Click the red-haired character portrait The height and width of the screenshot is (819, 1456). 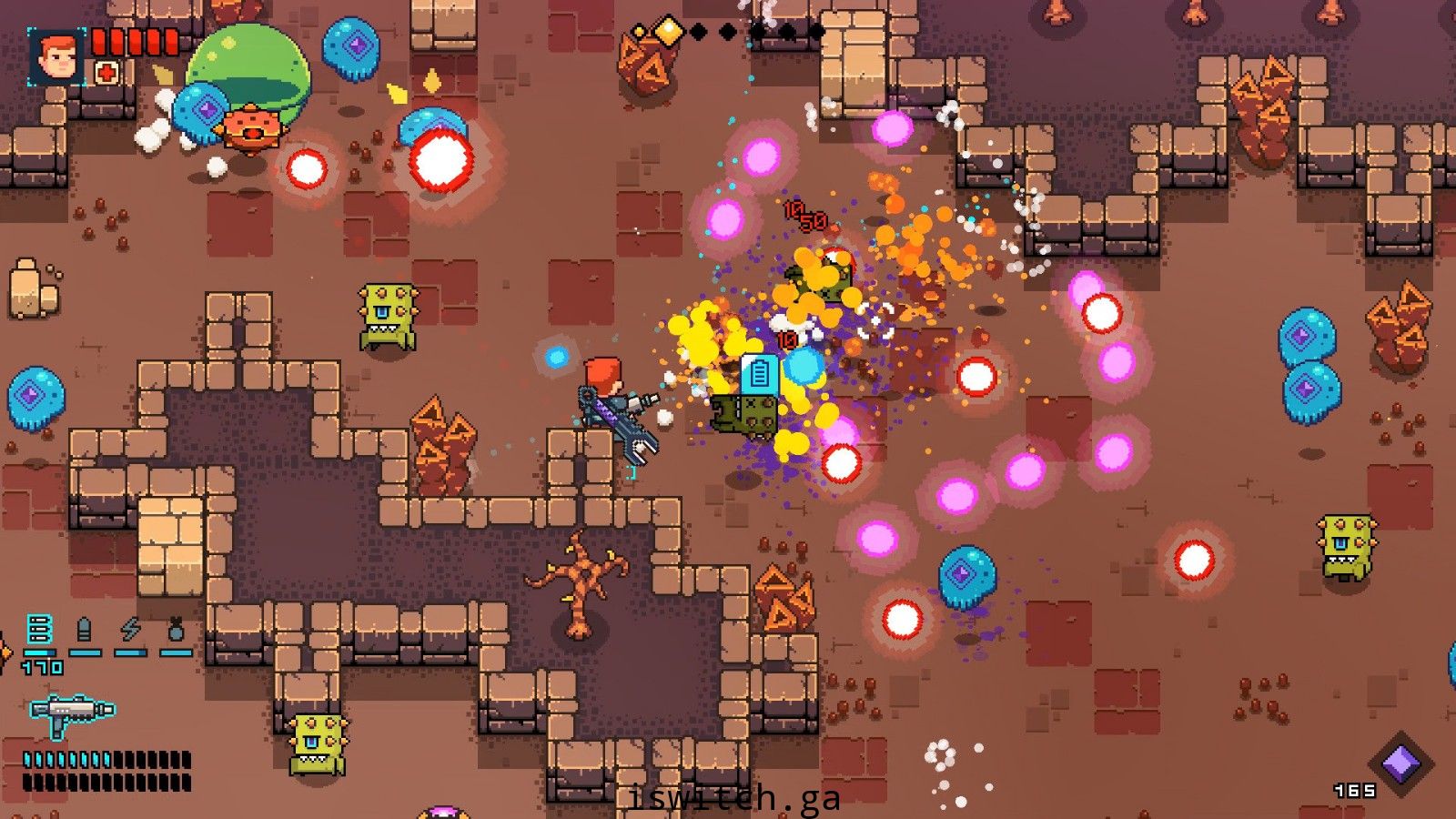pos(56,56)
